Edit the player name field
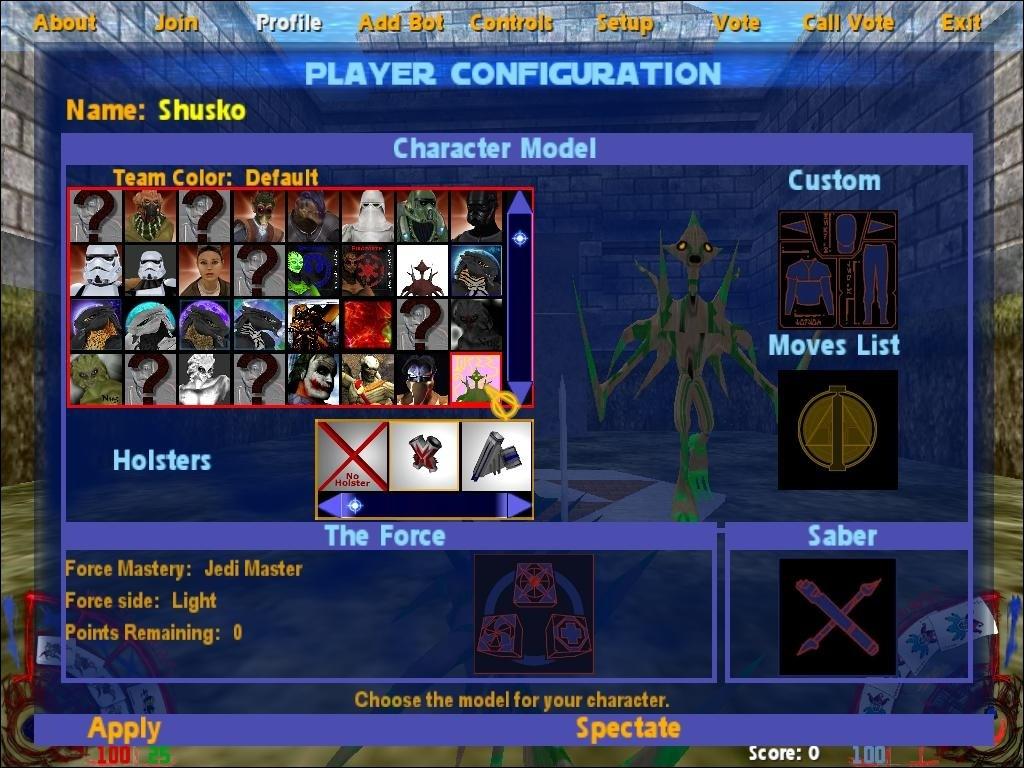Screen dimensions: 1024x768 (201, 110)
